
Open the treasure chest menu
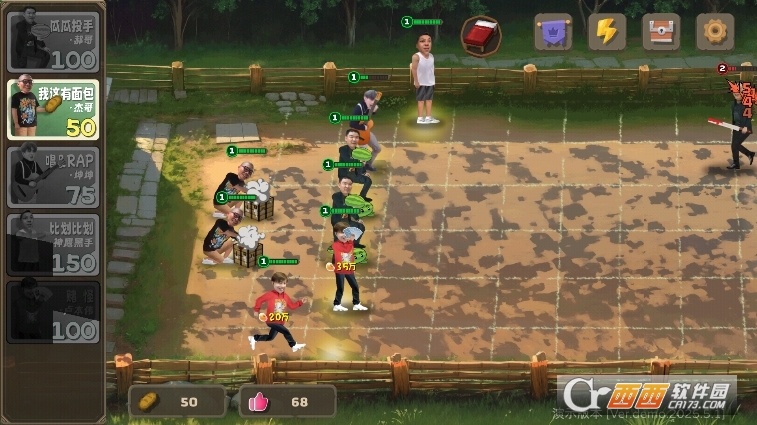click(660, 32)
